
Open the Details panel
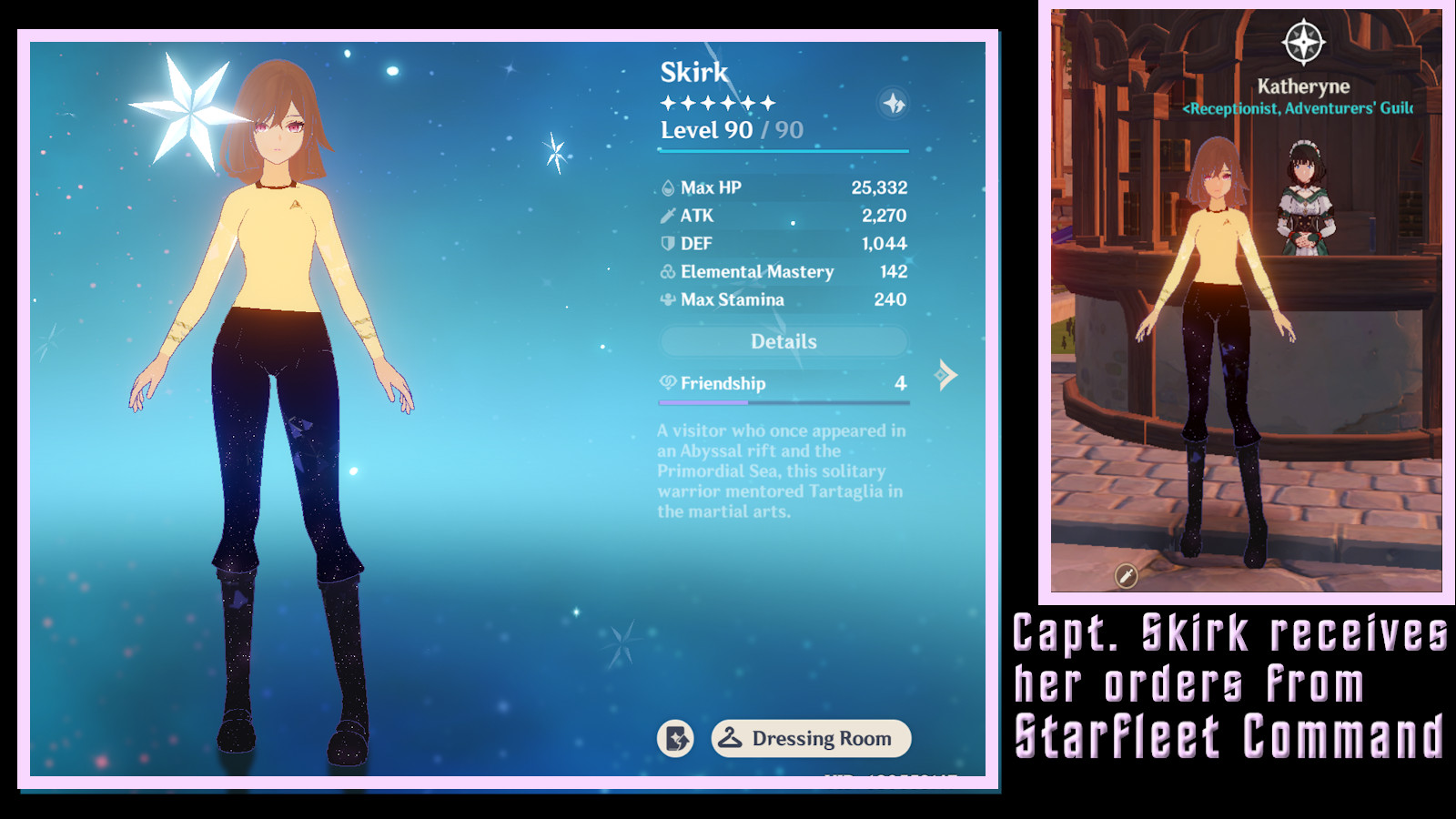click(784, 340)
